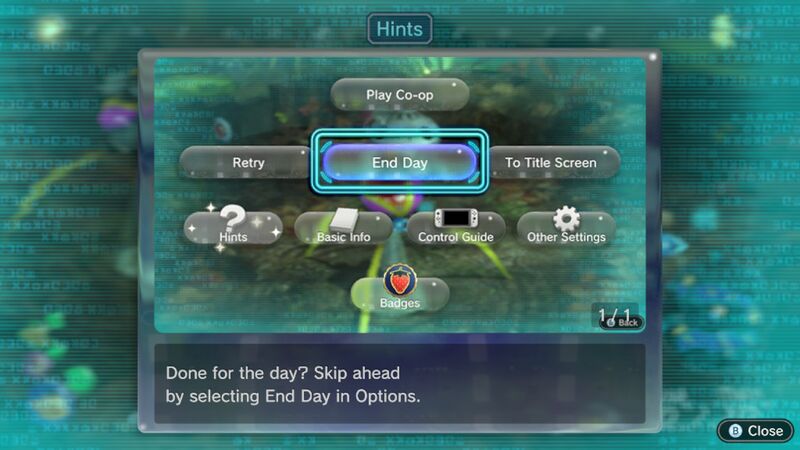Choose the Retry button
800x450 pixels.
point(247,163)
